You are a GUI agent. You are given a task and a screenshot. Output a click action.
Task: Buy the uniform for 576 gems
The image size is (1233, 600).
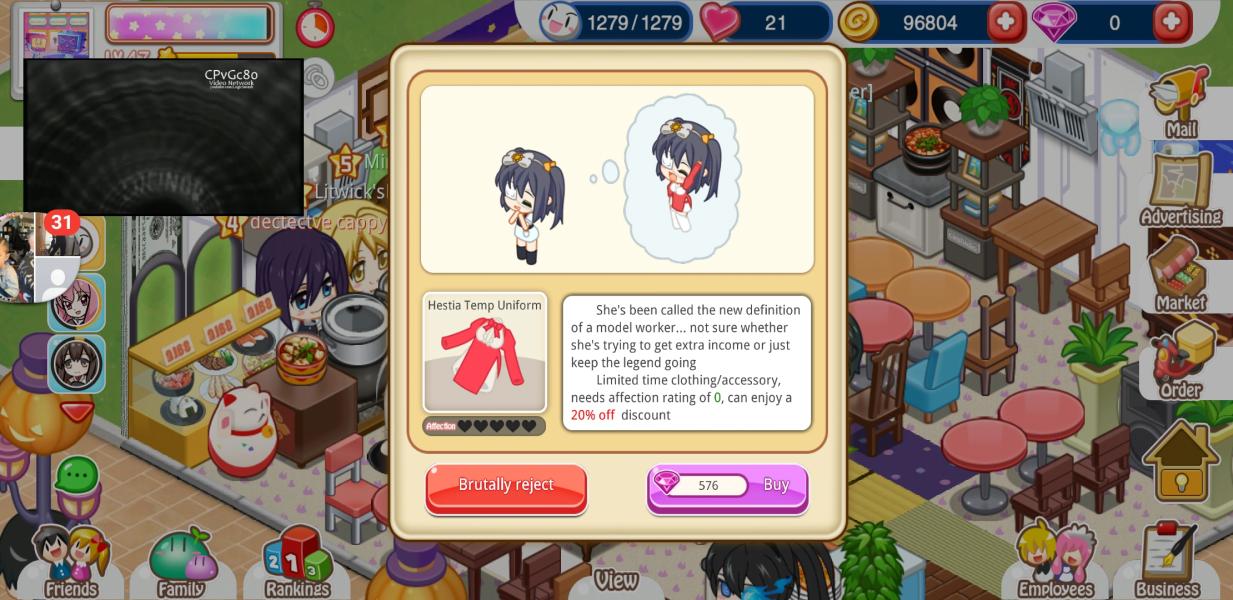(728, 487)
